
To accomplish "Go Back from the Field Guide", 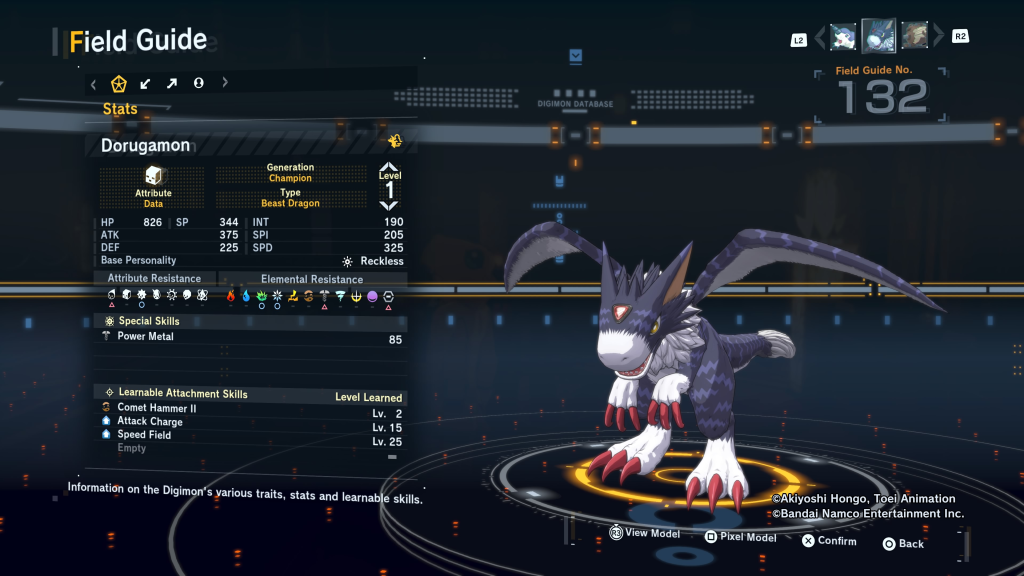I will (903, 544).
